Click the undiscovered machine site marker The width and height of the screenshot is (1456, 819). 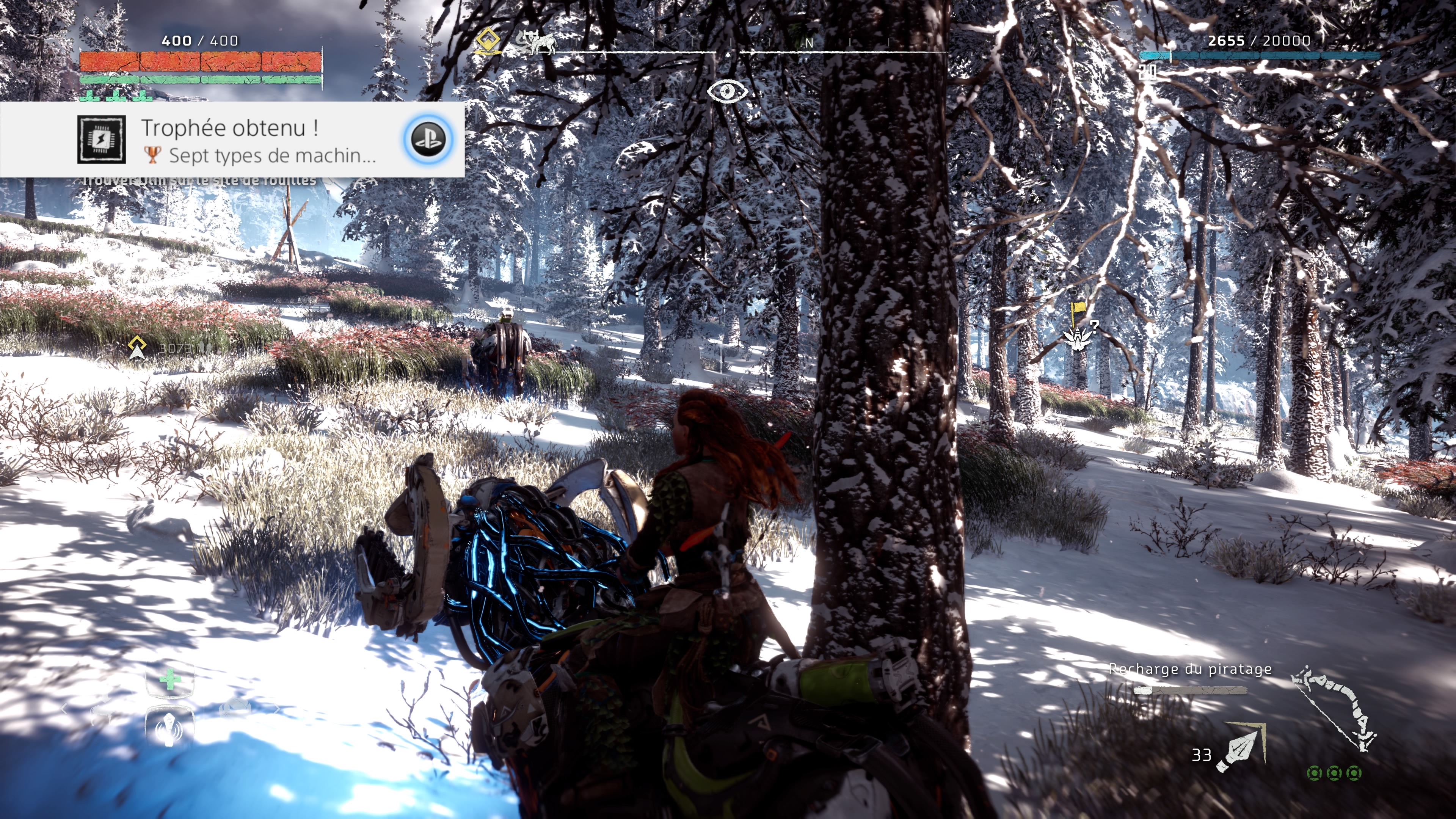point(1078,337)
